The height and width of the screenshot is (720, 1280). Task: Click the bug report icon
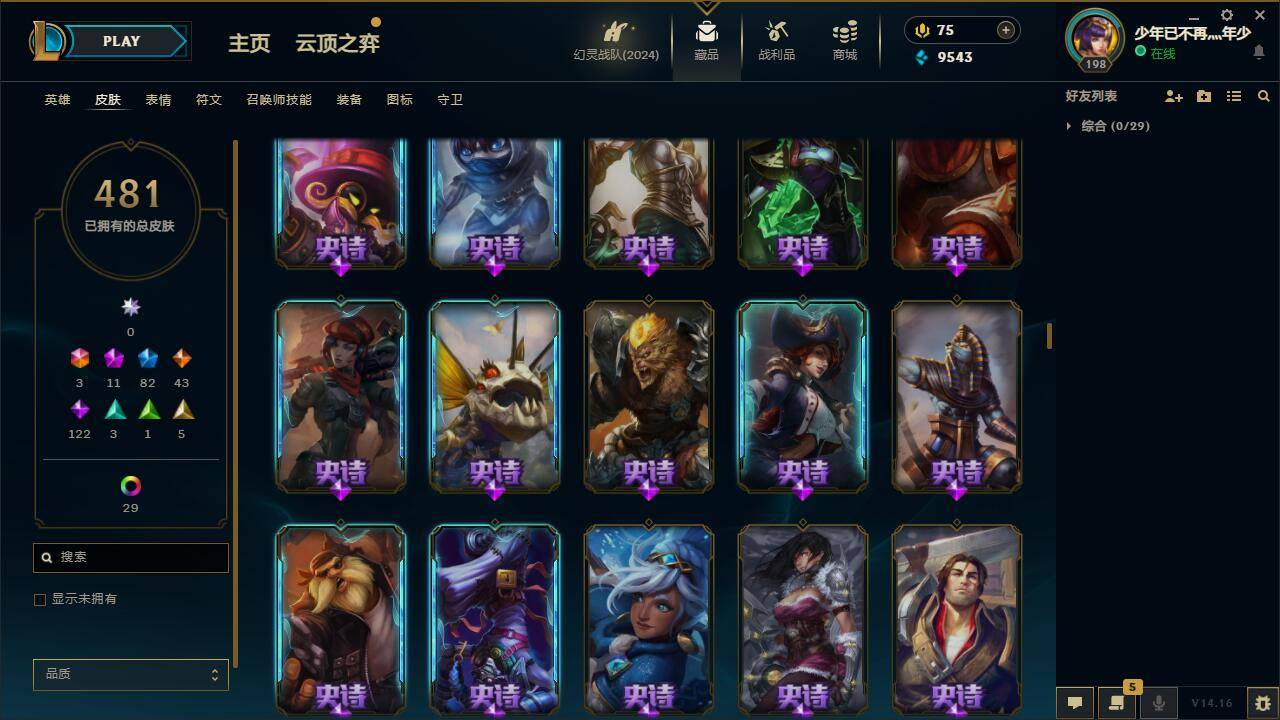(1262, 703)
